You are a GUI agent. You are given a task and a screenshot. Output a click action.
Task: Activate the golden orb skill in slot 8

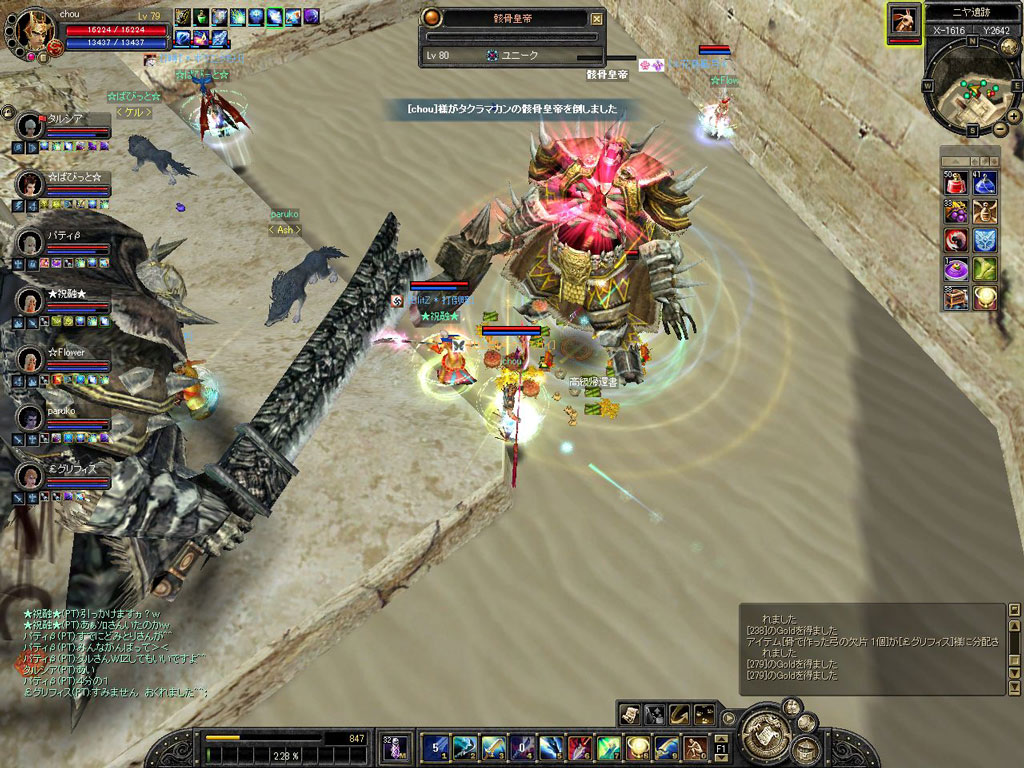637,747
